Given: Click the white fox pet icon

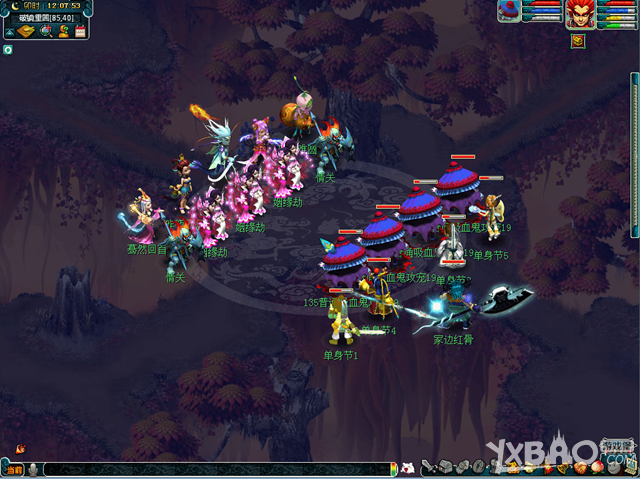Looking at the screenshot, I should click(x=408, y=468).
